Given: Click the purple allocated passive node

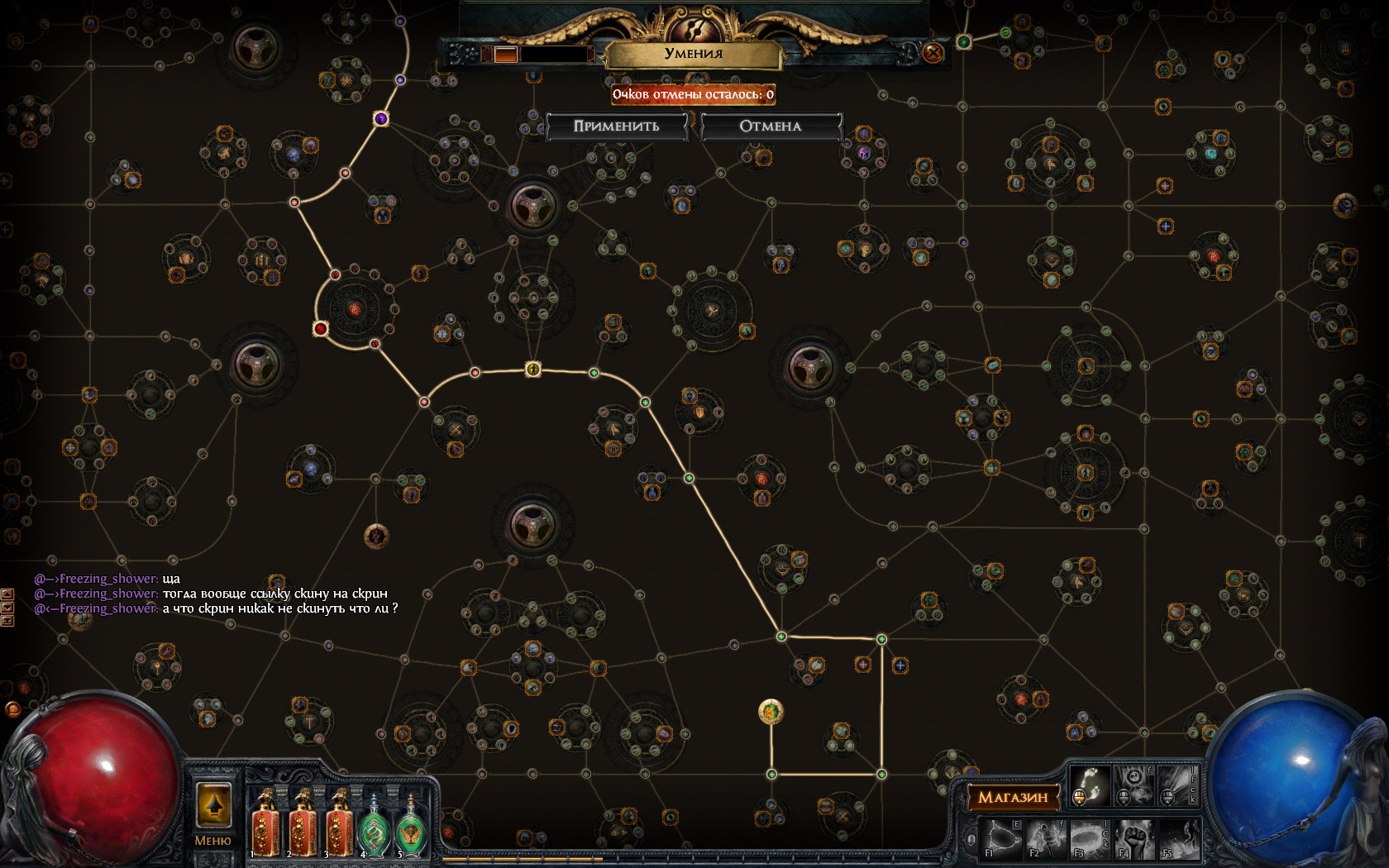Looking at the screenshot, I should click(x=381, y=119).
